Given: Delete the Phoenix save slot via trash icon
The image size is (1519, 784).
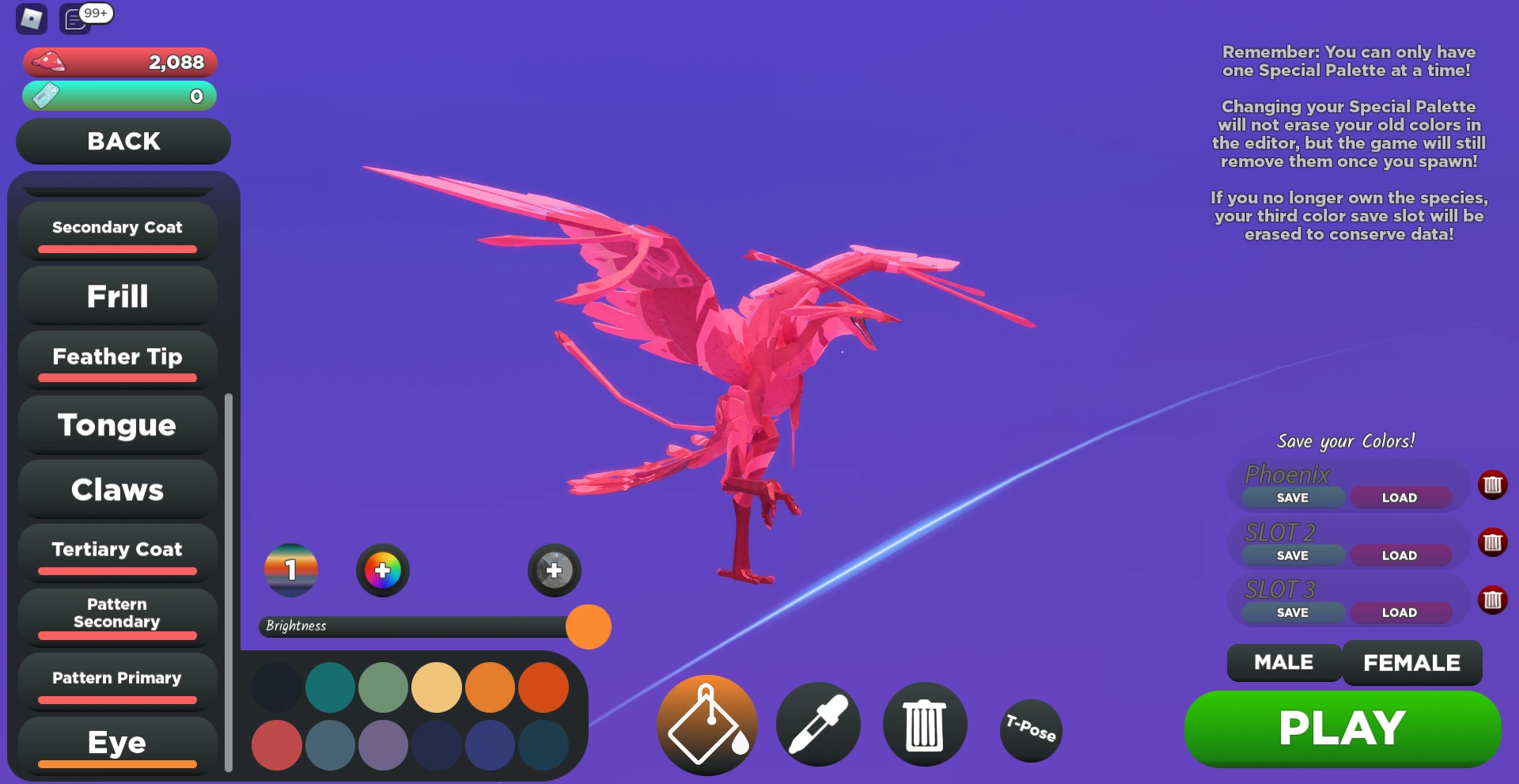Looking at the screenshot, I should (1494, 485).
